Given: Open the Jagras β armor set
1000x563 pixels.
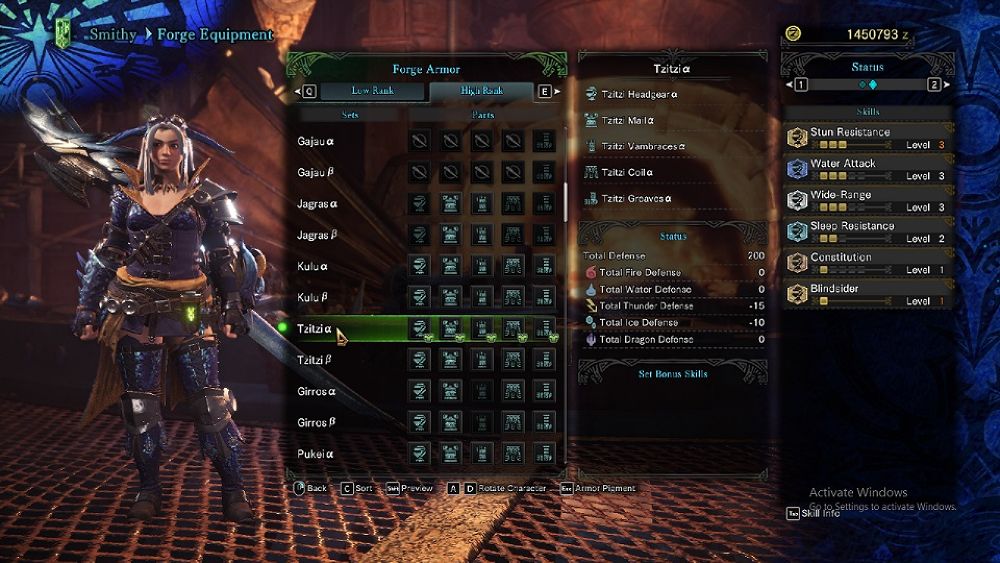Looking at the screenshot, I should [318, 236].
